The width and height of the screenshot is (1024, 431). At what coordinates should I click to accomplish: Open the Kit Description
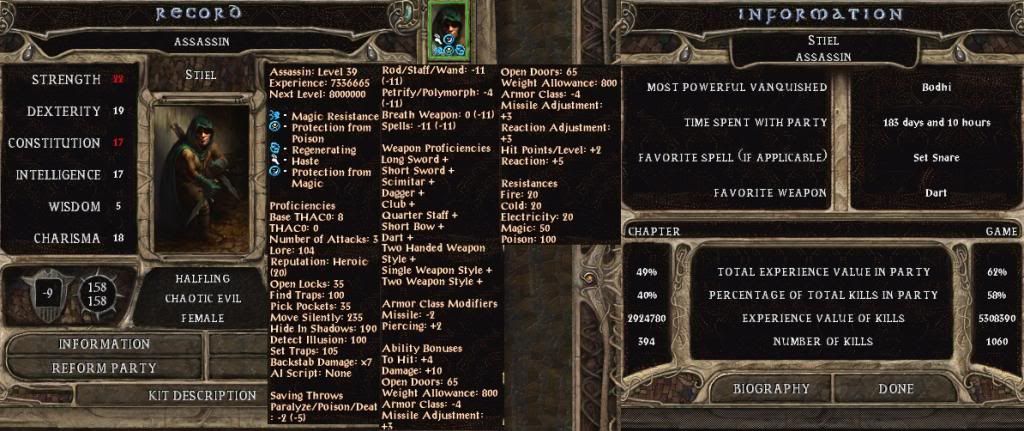tap(202, 396)
